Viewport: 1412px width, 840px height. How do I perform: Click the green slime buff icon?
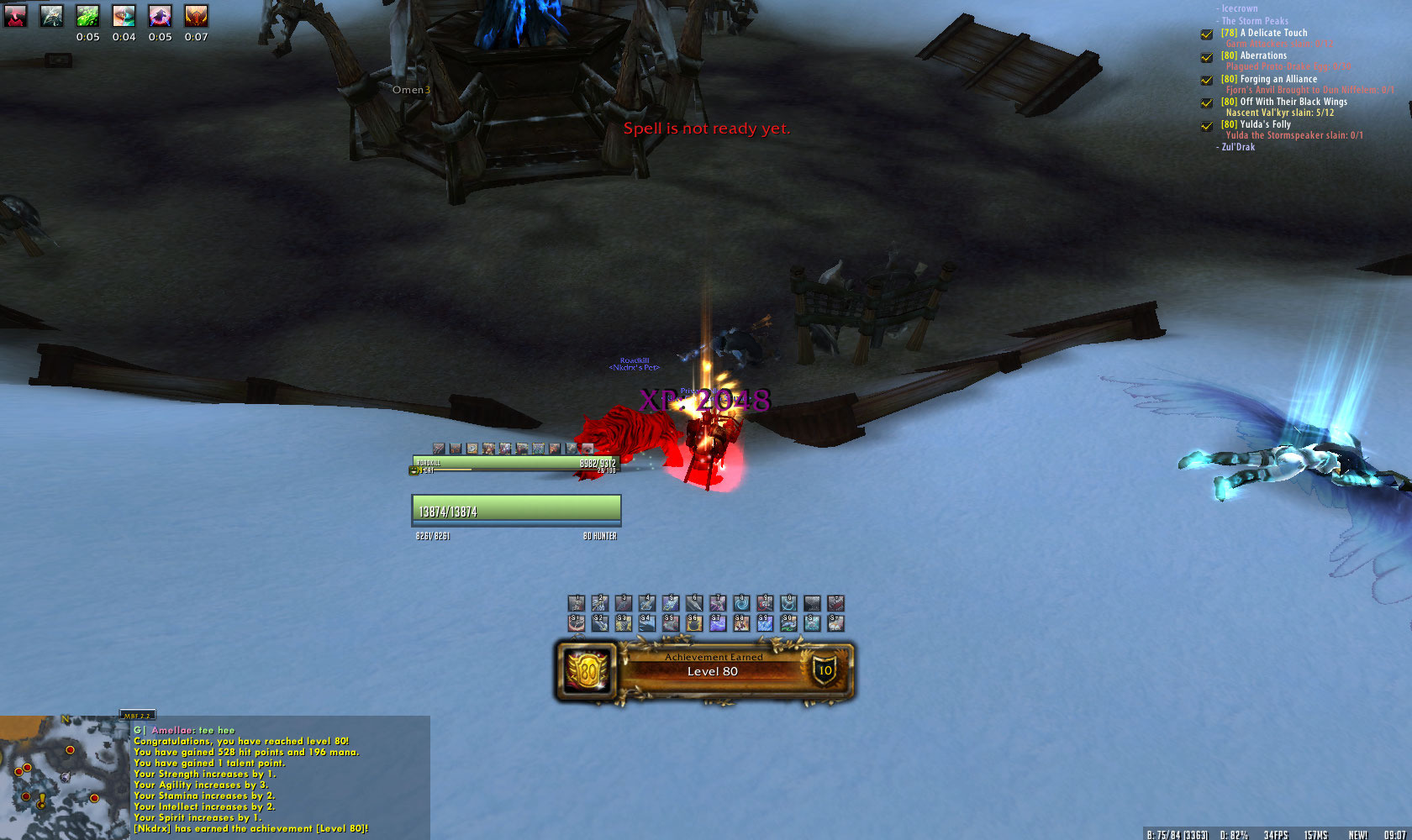point(87,15)
